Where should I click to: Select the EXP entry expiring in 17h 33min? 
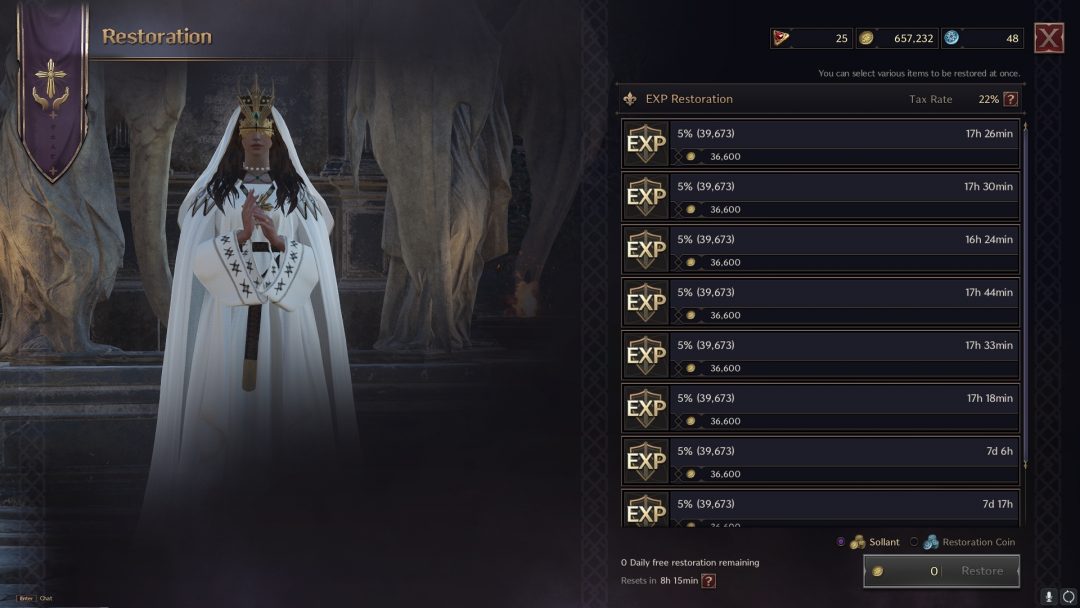tap(820, 356)
